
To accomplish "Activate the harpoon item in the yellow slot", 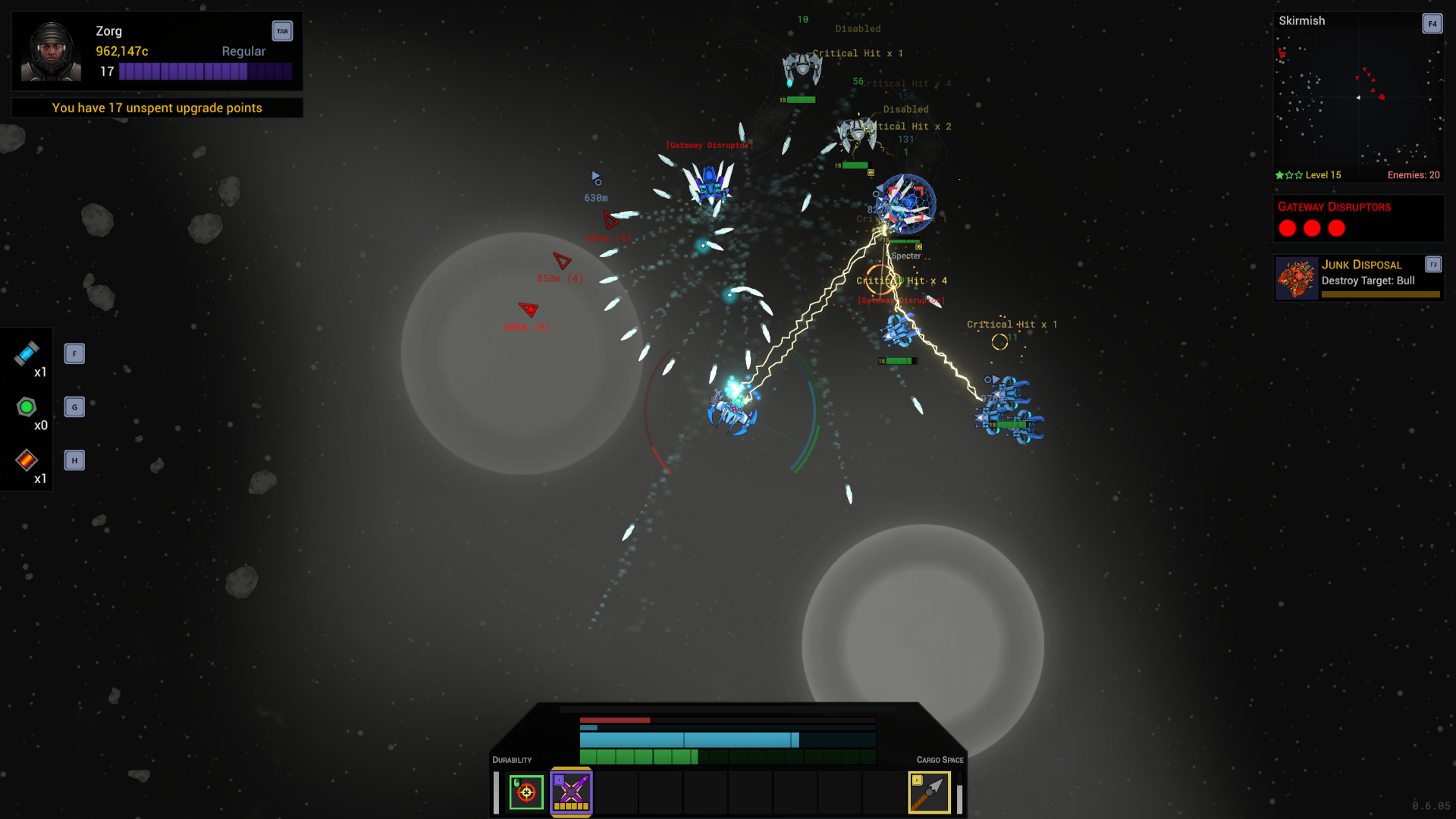I will coord(929,792).
